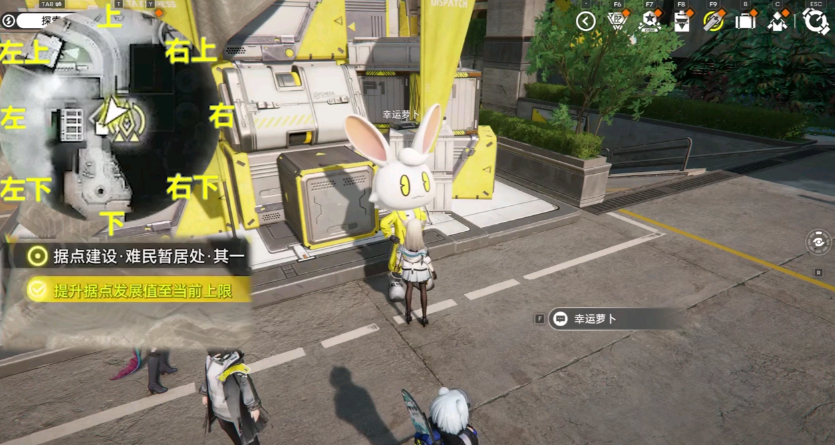The image size is (835, 445).
Task: Open the F8 clipboard menu icon
Action: tap(682, 21)
